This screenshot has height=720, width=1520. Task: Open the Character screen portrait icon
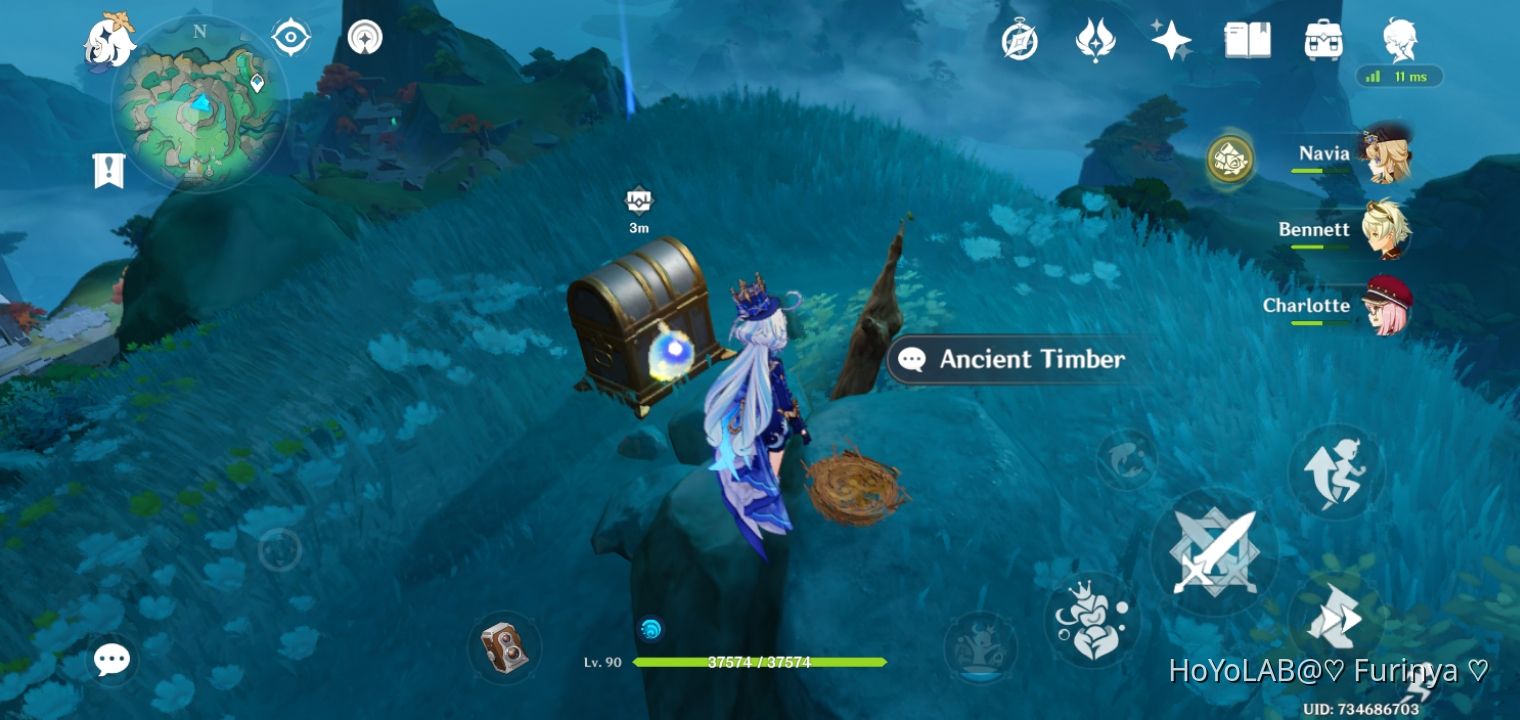coord(1399,38)
